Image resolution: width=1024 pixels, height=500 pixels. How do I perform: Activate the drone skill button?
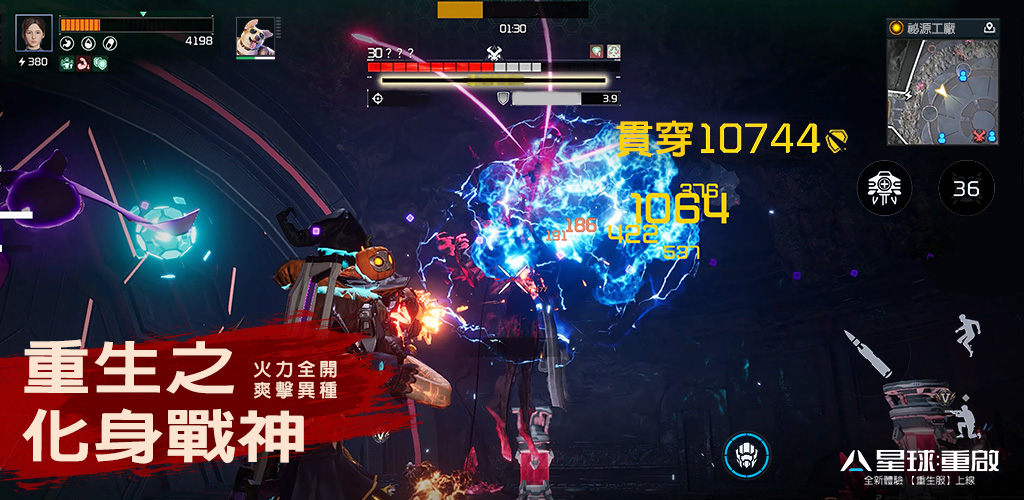pyautogui.click(x=884, y=187)
